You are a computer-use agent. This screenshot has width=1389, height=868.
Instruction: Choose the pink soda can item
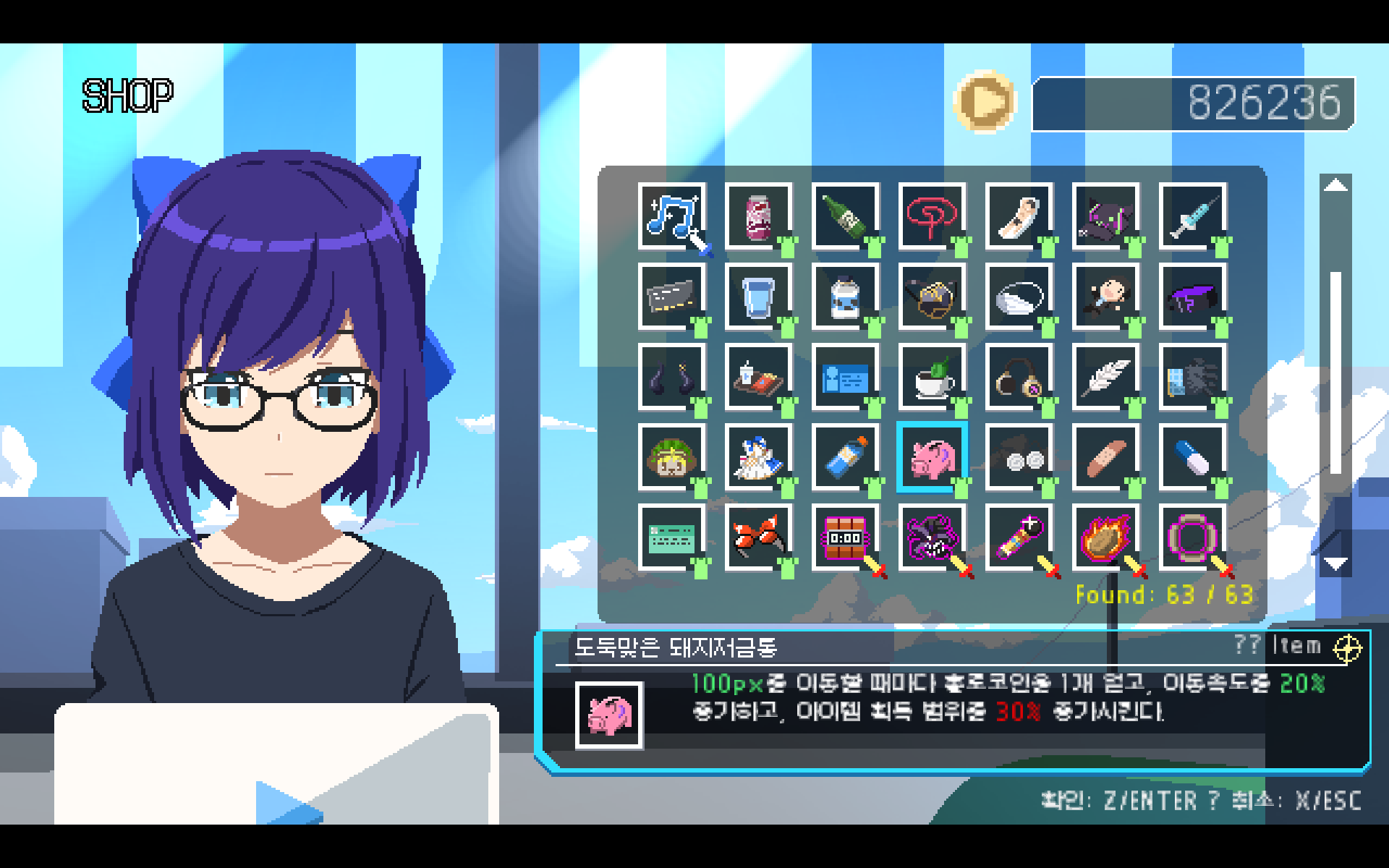click(758, 216)
